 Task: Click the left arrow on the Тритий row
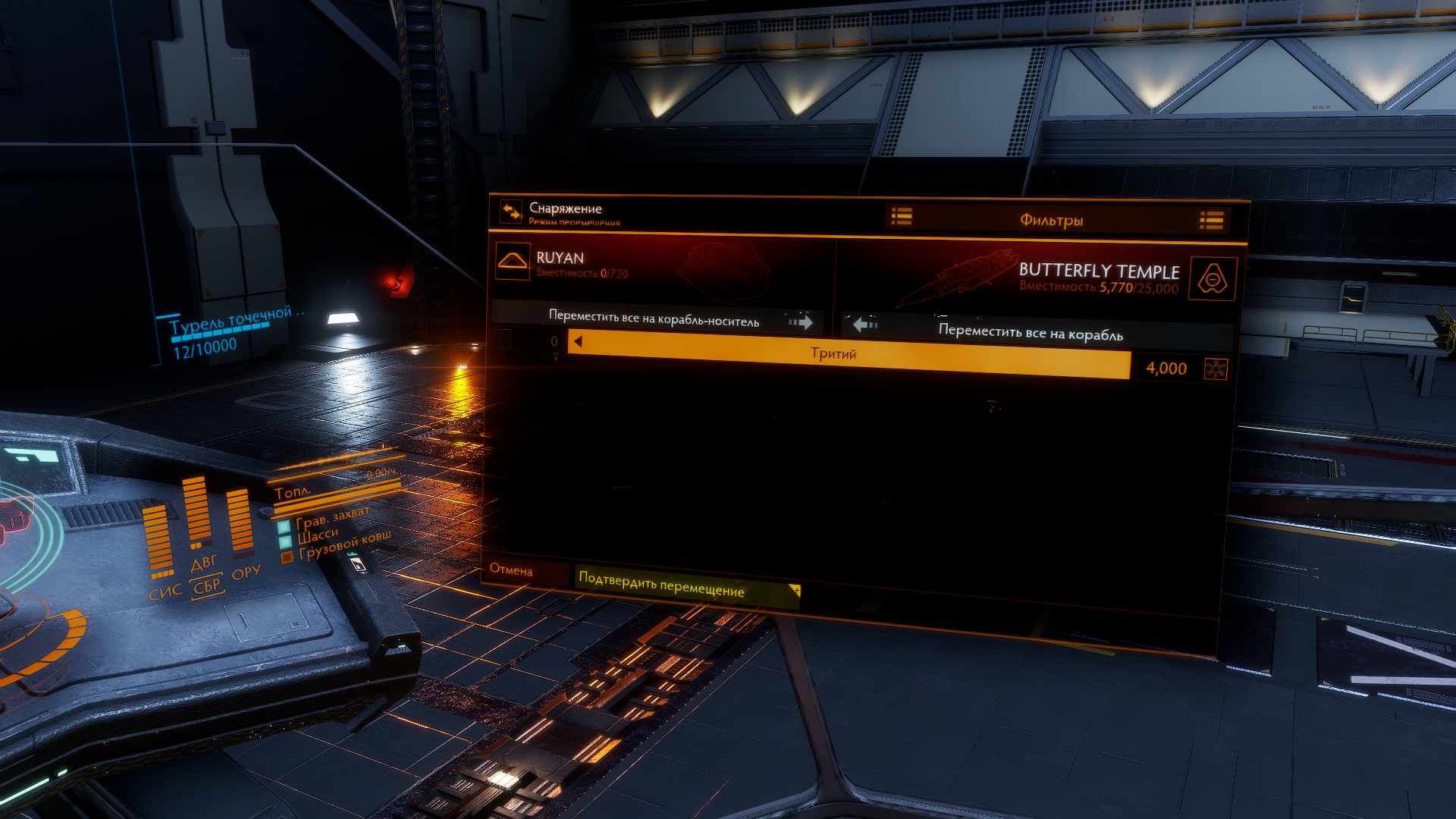tap(579, 342)
